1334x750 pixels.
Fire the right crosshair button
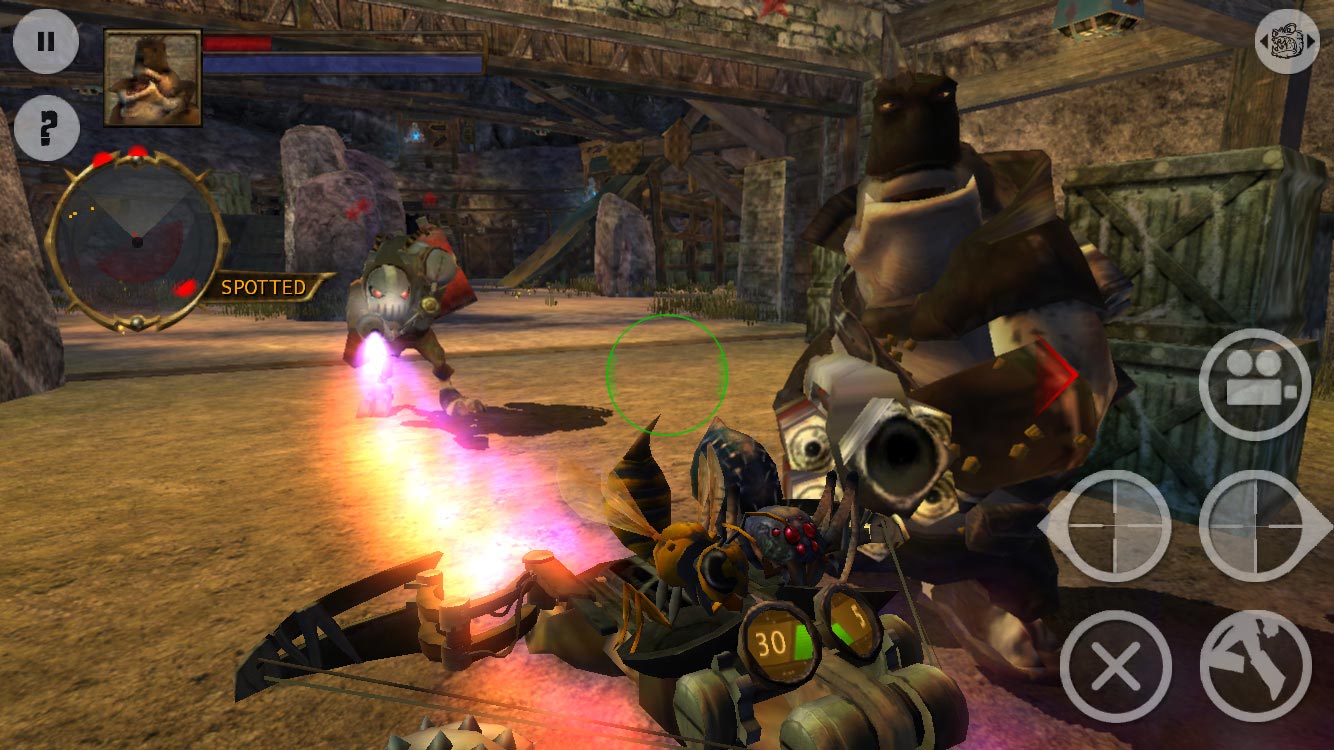click(1255, 525)
